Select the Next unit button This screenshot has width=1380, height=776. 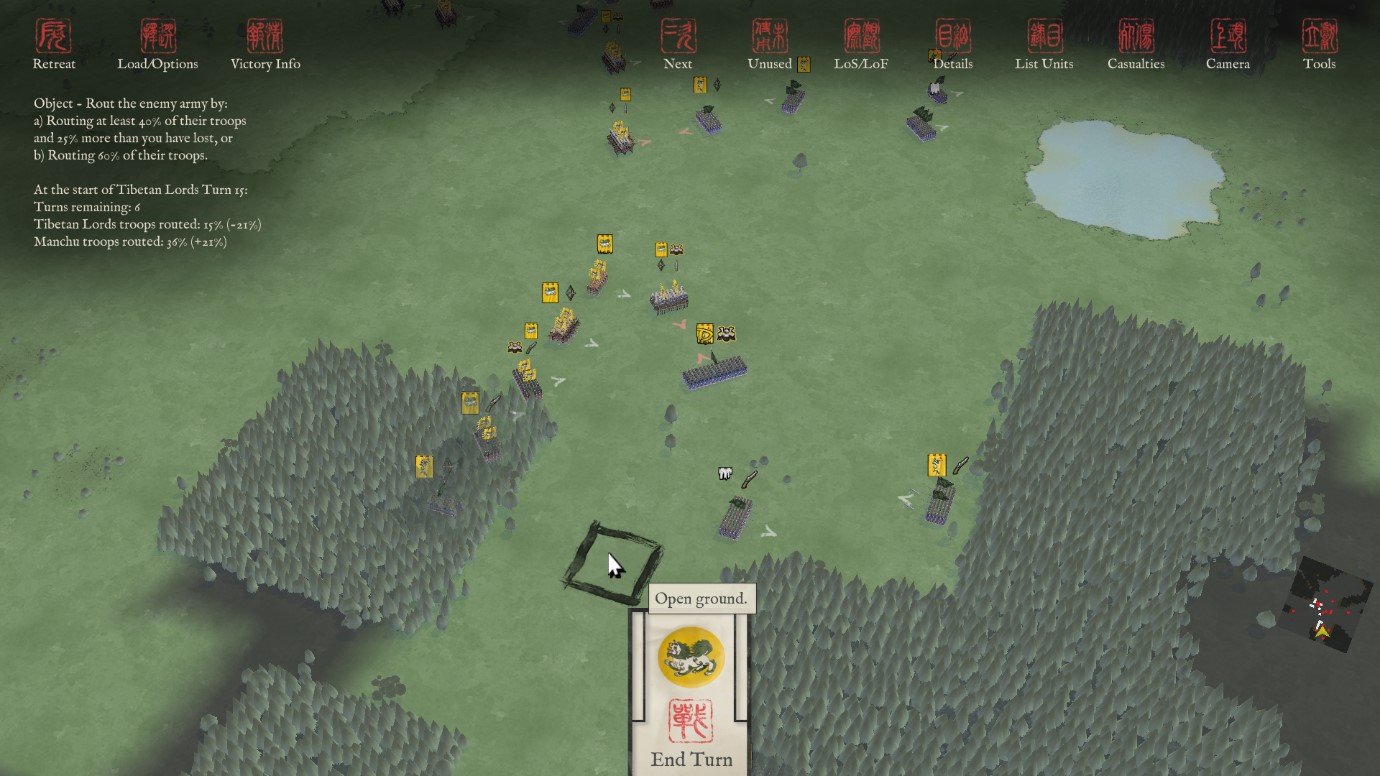678,45
